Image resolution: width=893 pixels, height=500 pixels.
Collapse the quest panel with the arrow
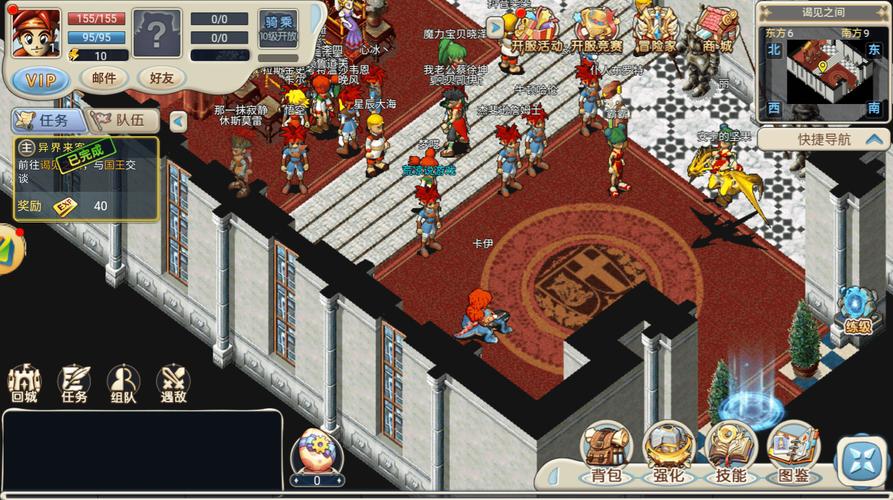pyautogui.click(x=178, y=121)
